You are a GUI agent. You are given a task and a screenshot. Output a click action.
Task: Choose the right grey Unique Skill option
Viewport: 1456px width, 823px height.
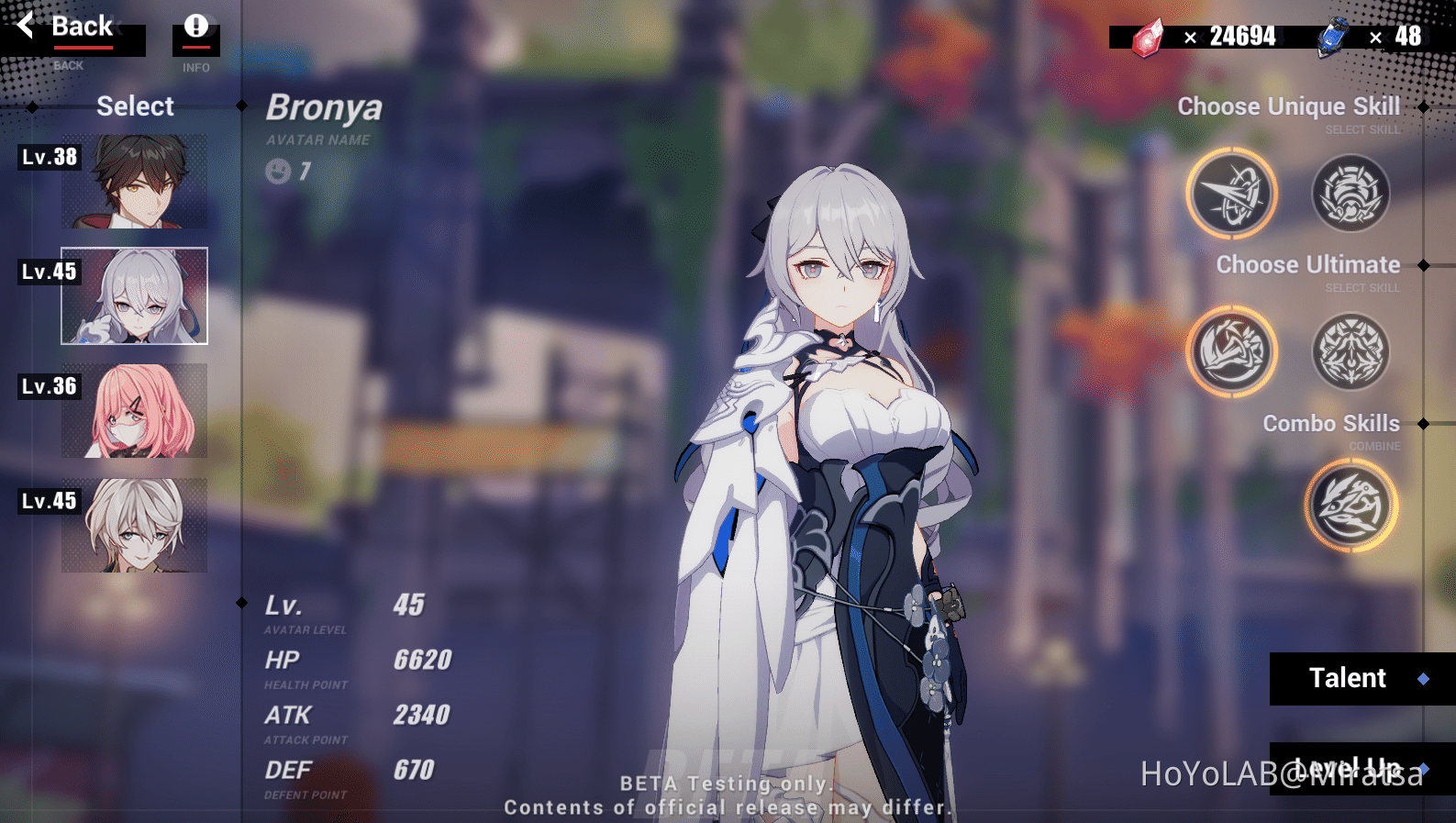[1350, 194]
